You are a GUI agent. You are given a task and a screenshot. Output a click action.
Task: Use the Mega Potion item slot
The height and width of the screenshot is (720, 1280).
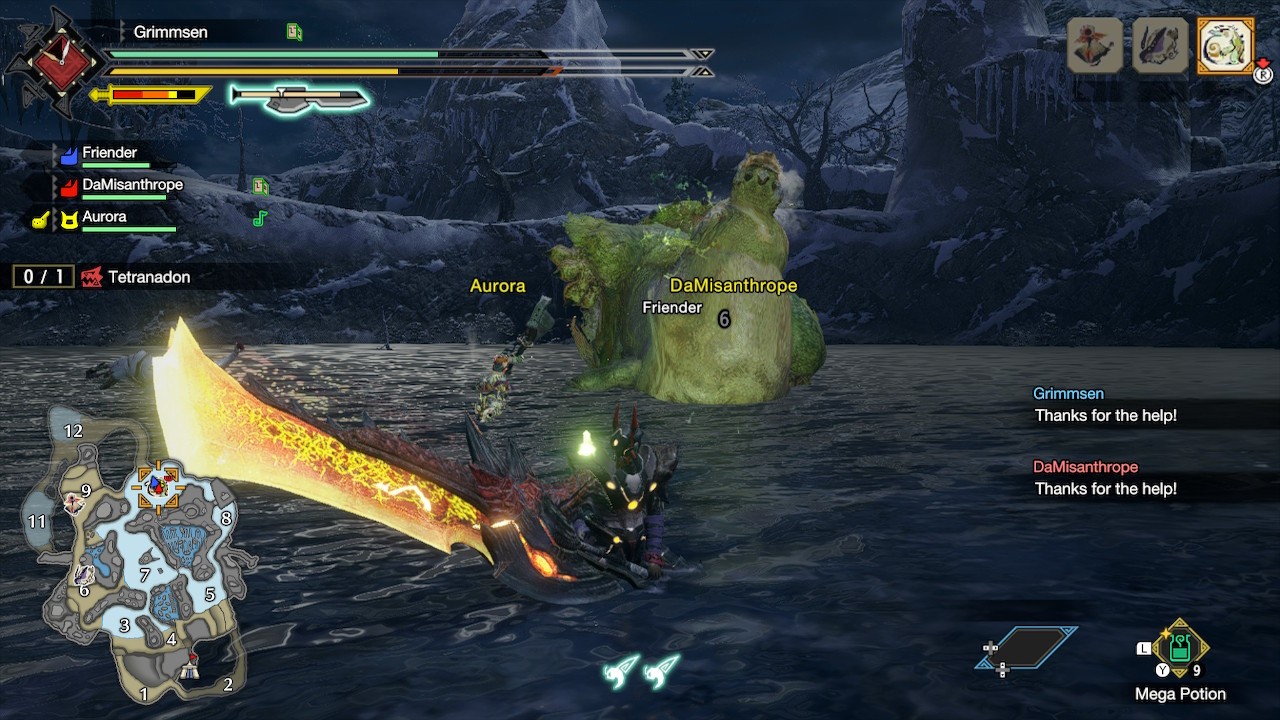[x=1180, y=651]
